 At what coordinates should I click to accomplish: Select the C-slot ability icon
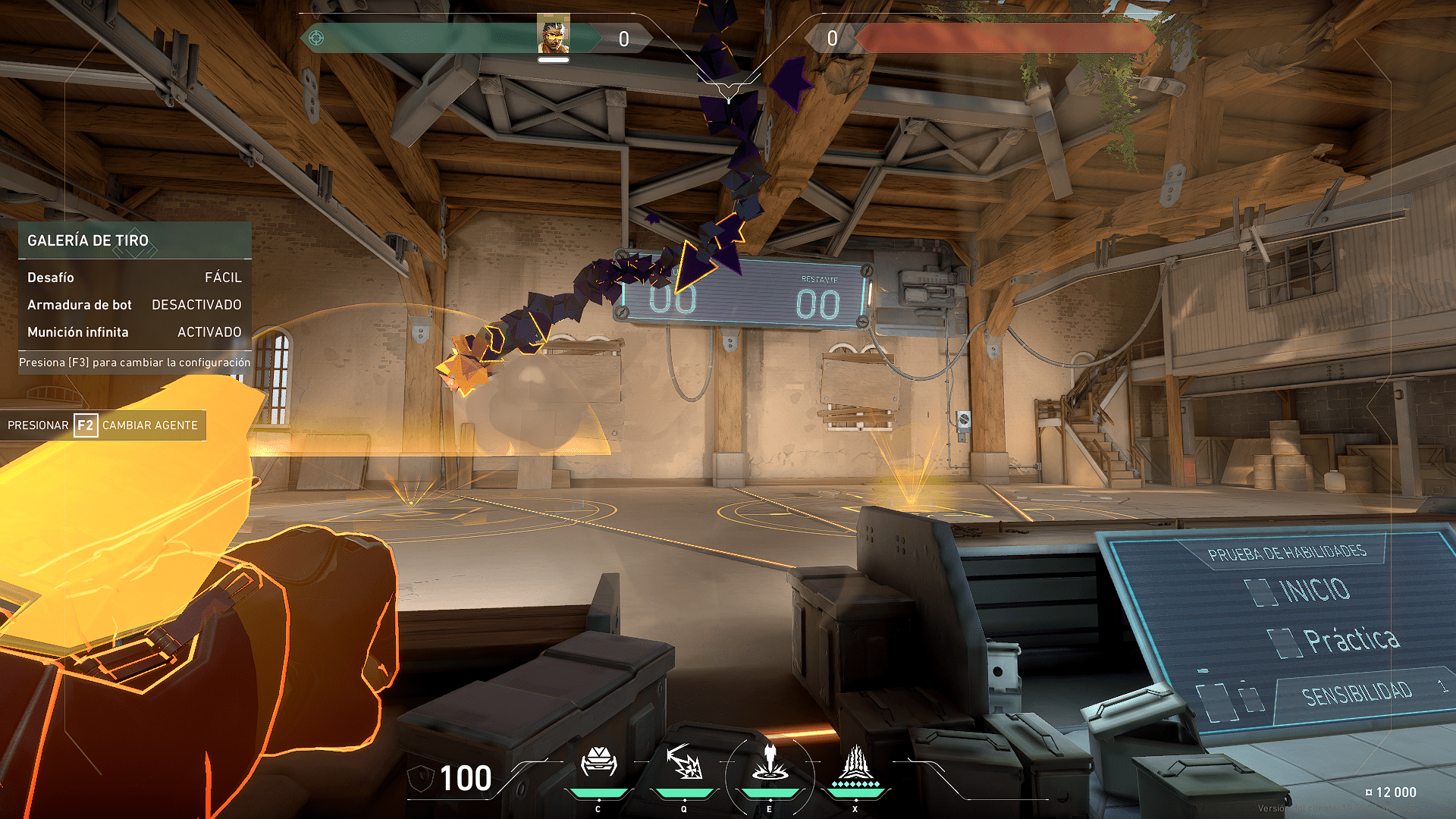(x=598, y=762)
